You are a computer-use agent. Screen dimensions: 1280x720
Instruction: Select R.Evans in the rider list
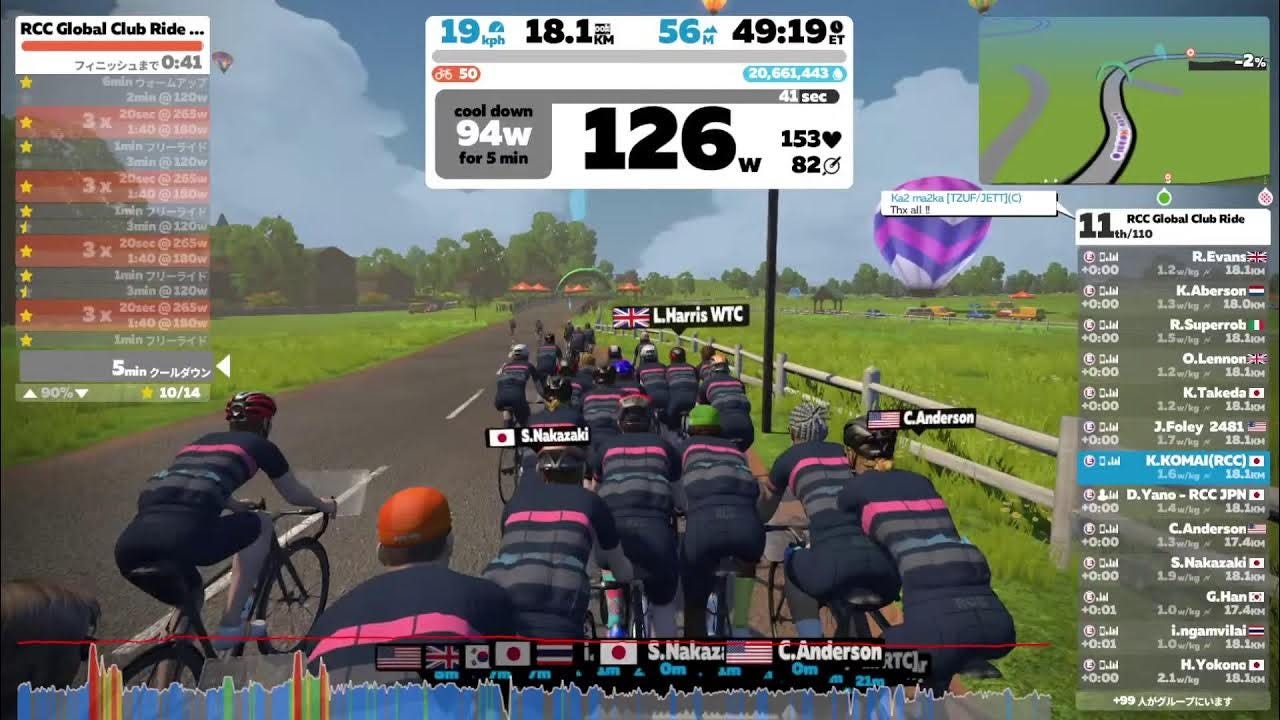point(1173,263)
